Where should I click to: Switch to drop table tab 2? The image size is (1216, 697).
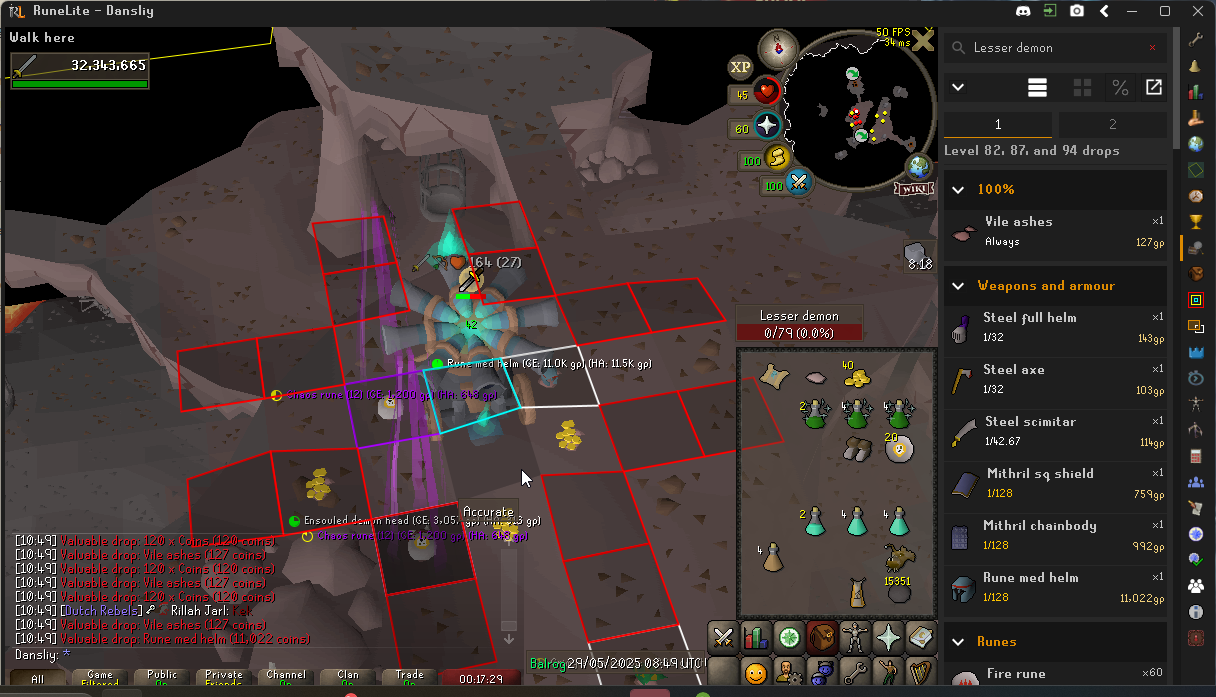[x=1112, y=125]
